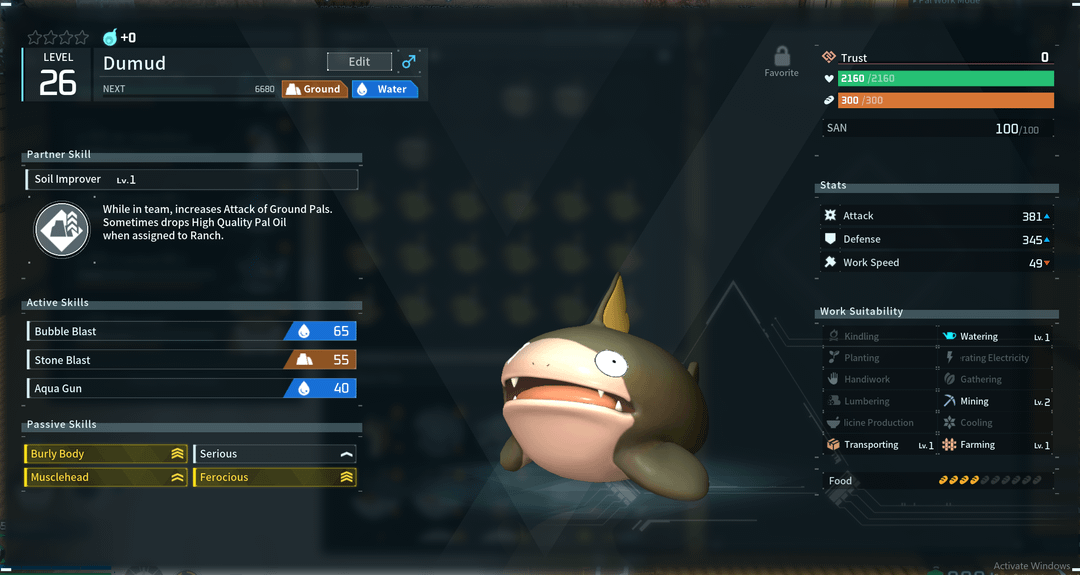Pick the Aqua Gun active skill
This screenshot has height=575, width=1080.
coord(191,388)
